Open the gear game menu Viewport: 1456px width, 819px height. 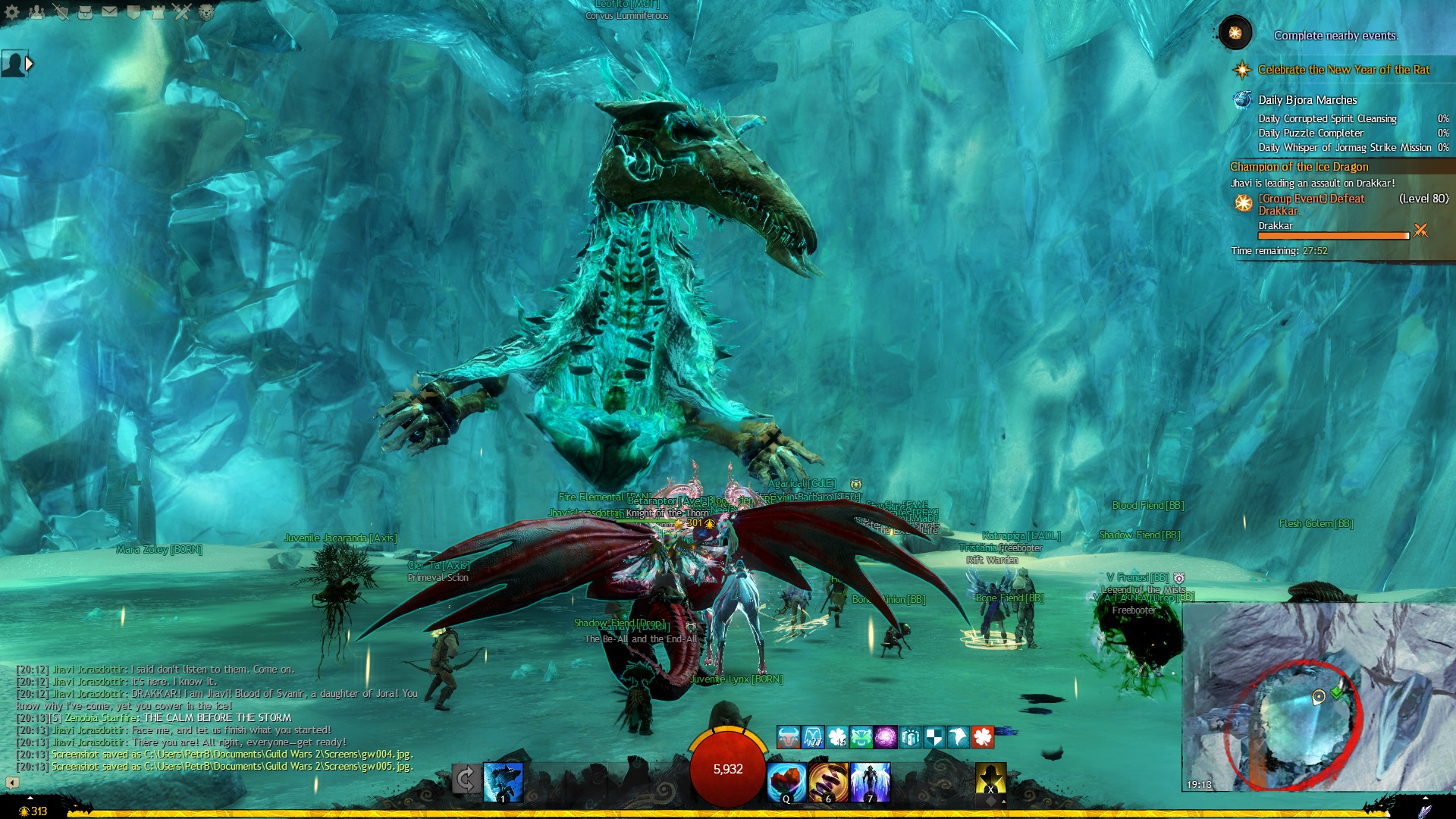tap(12, 12)
